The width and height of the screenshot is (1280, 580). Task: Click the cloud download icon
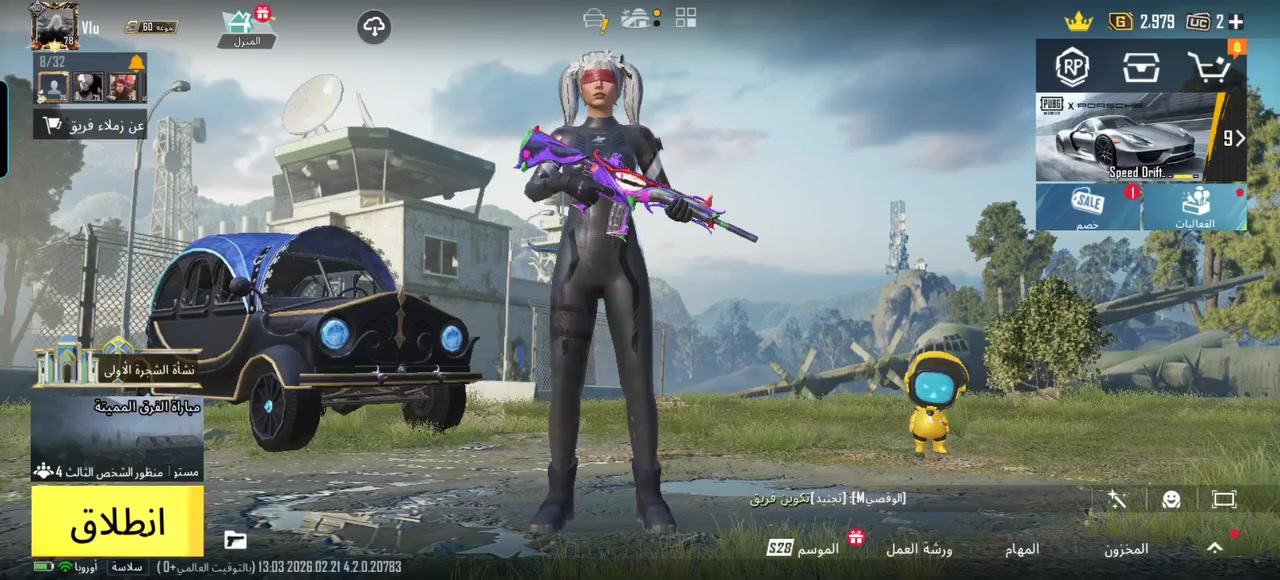pos(374,27)
